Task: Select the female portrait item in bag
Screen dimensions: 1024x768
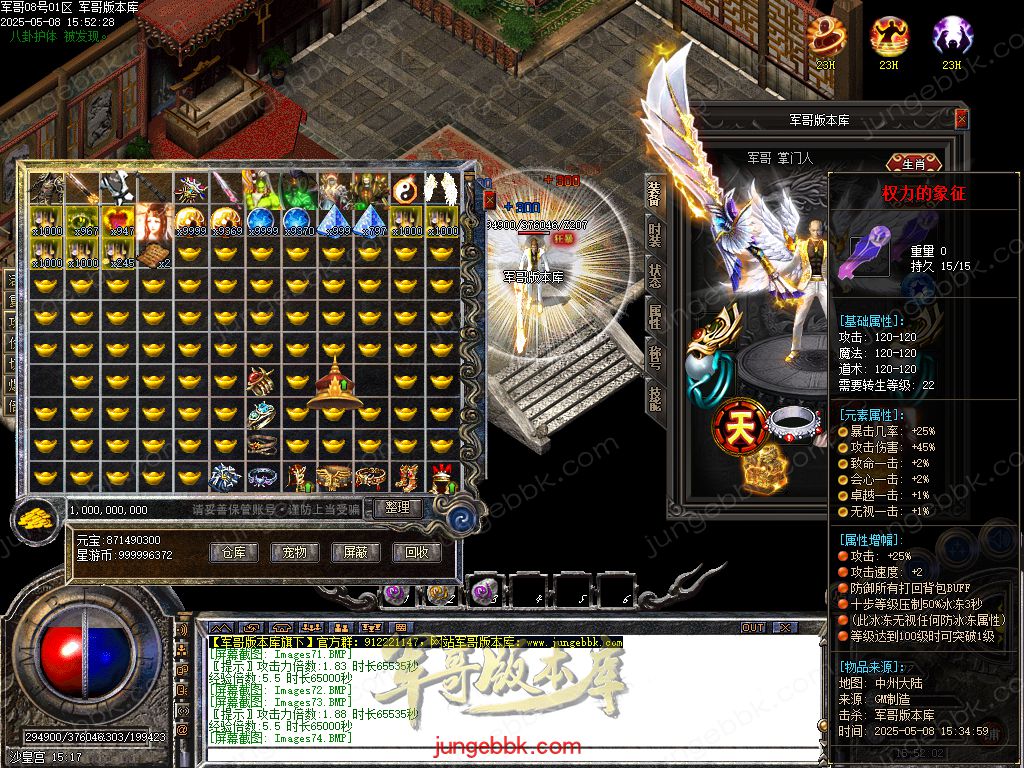Action: point(154,222)
